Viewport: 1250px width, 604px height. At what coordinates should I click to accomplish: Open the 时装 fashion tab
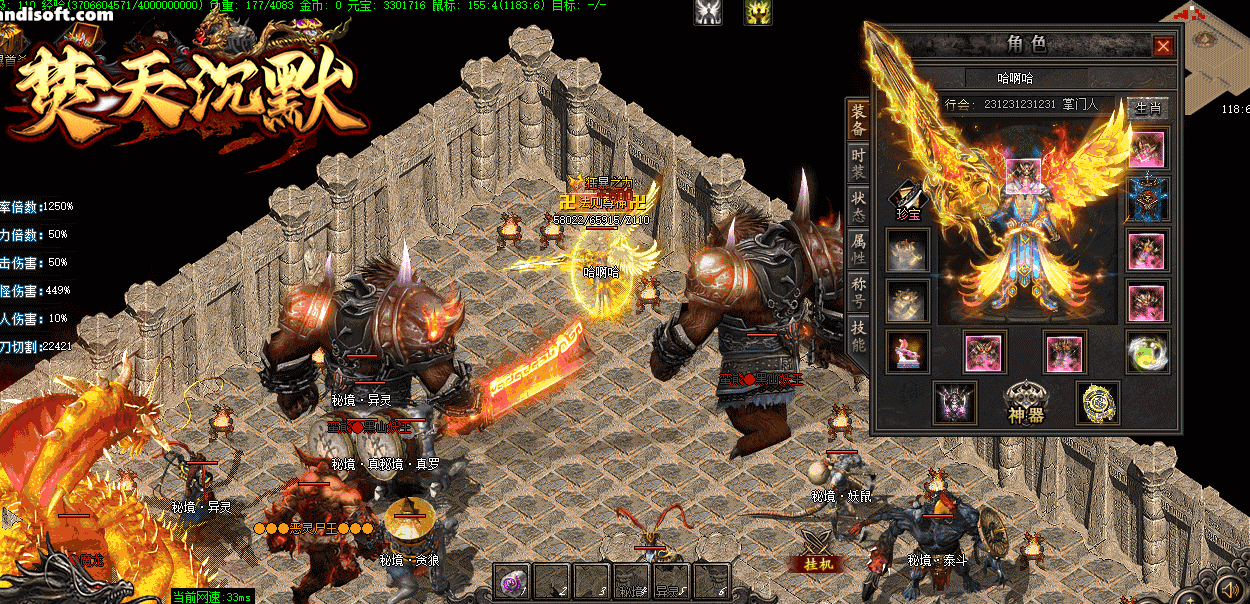pos(858,165)
